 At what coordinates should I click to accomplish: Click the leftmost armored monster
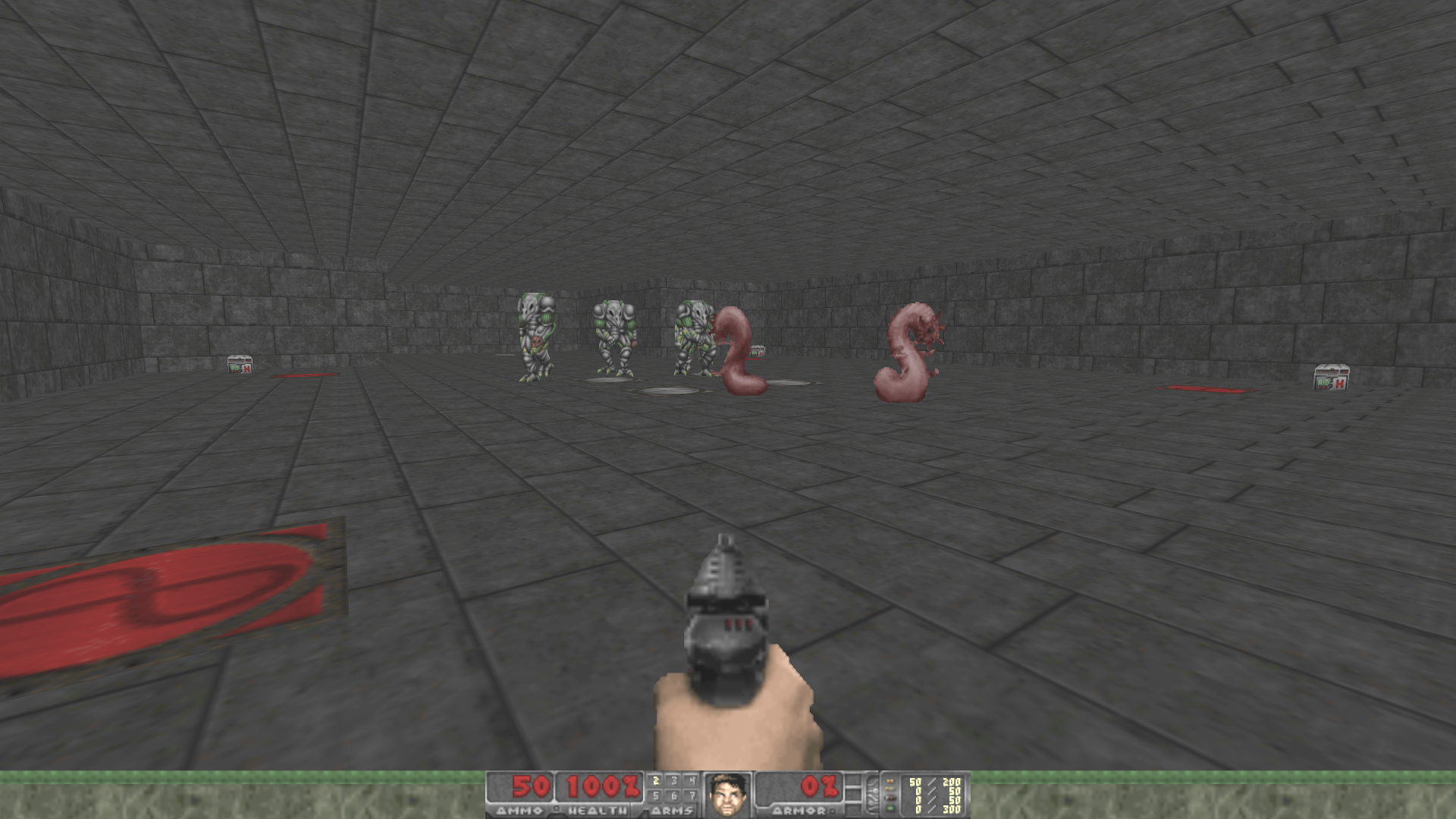(535, 334)
